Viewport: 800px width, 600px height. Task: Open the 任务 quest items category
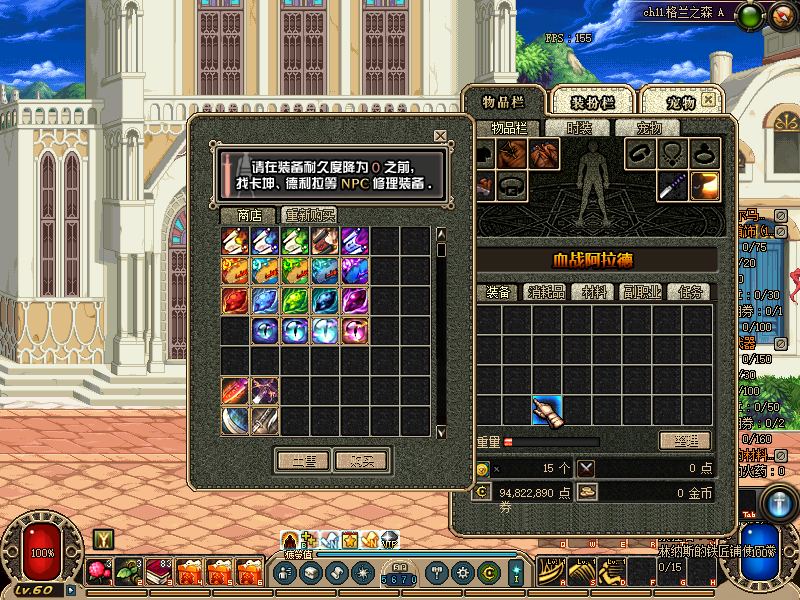690,292
